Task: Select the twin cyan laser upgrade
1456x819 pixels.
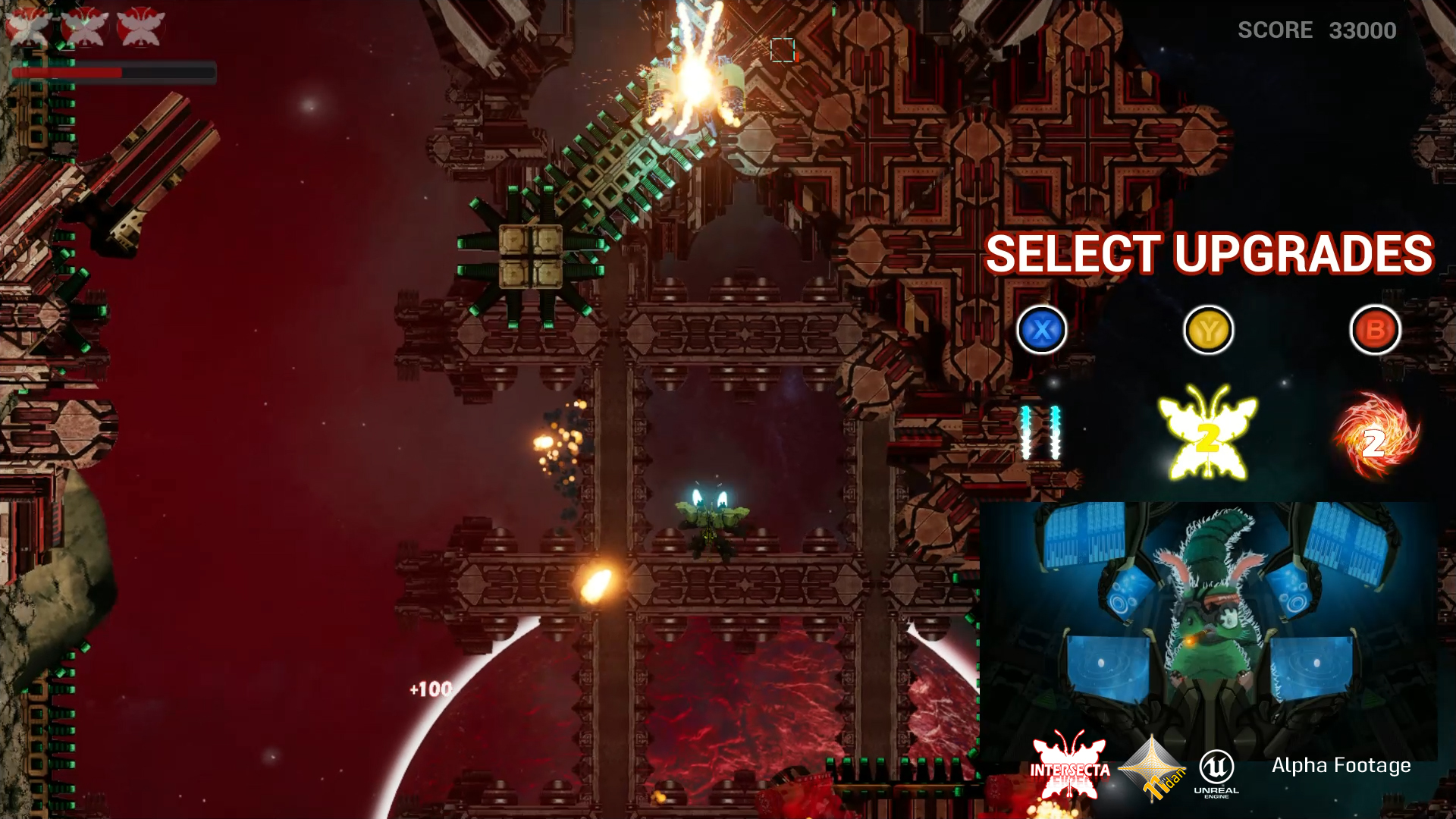Action: (1040, 433)
